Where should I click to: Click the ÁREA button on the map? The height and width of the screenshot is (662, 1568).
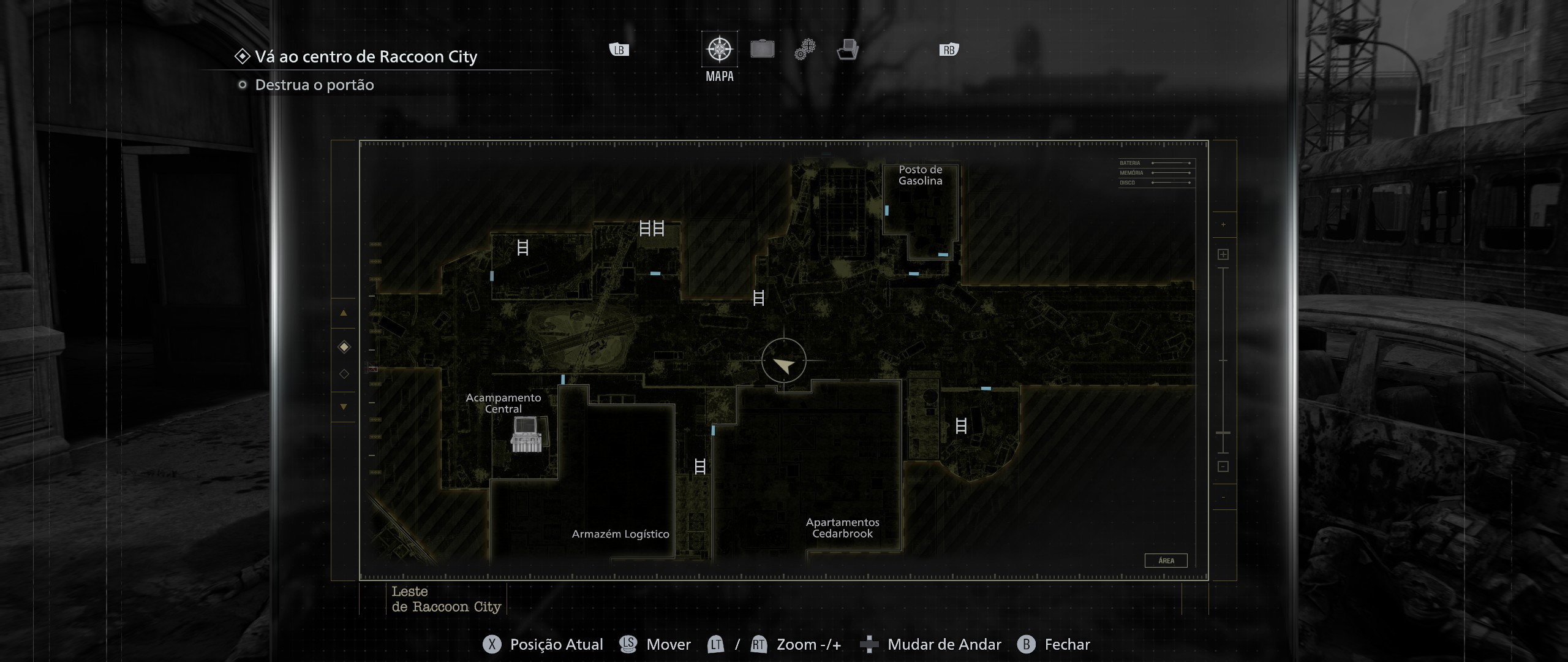[x=1166, y=560]
